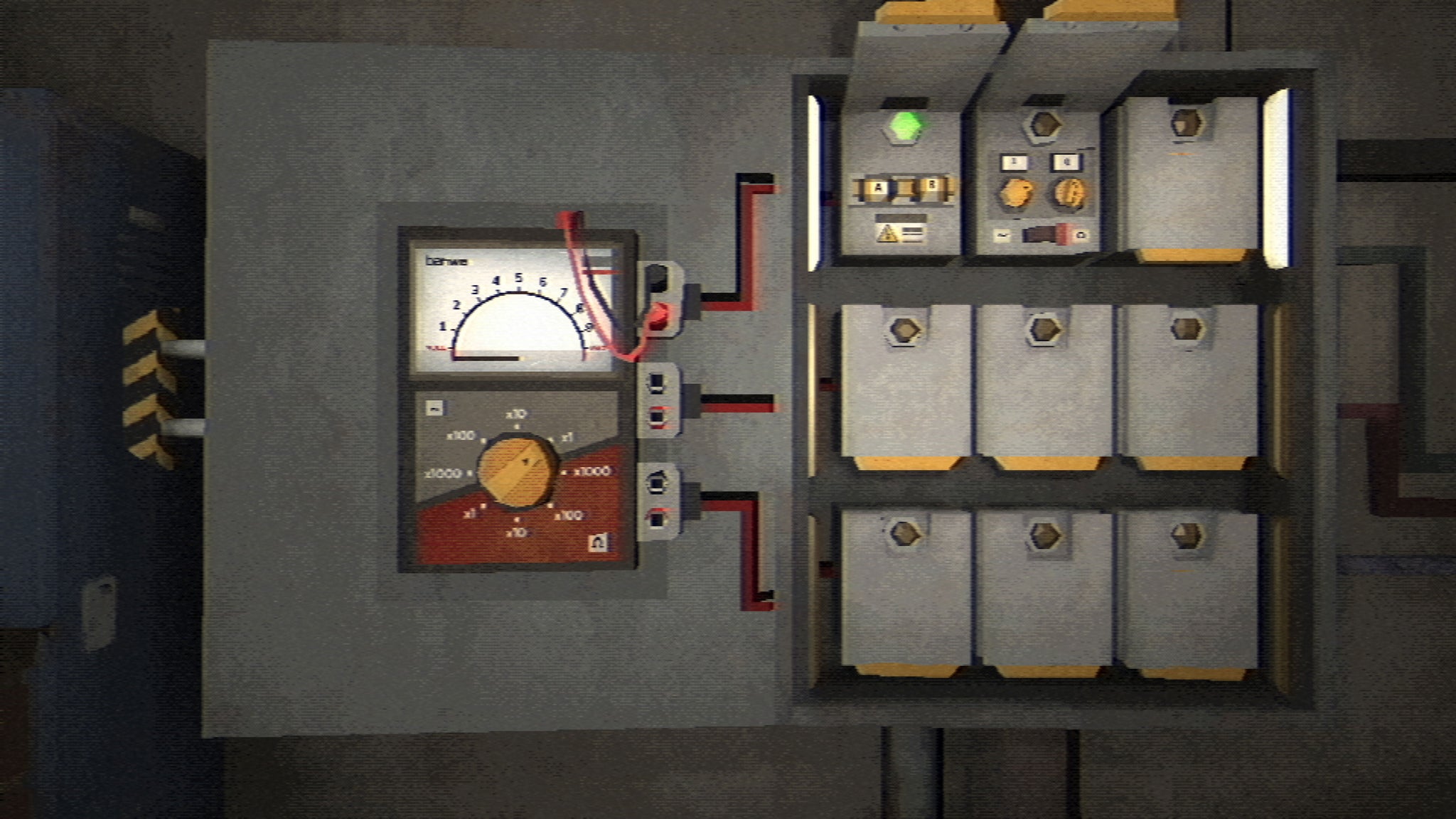Flip the fuse switch labeled A
The height and width of the screenshot is (819, 1456).
[879, 188]
